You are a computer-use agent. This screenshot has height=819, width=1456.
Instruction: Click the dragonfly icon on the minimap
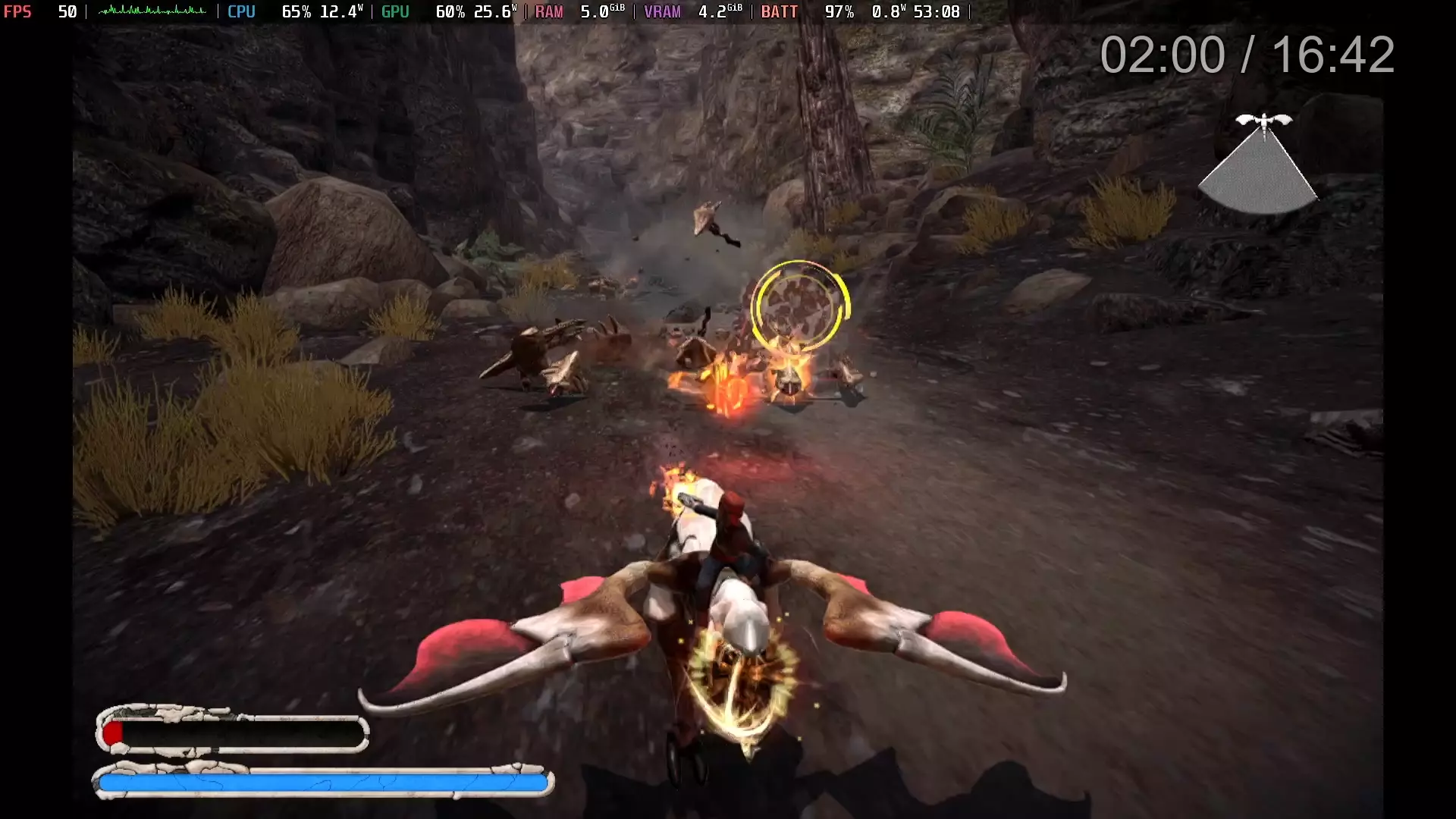tap(1265, 119)
